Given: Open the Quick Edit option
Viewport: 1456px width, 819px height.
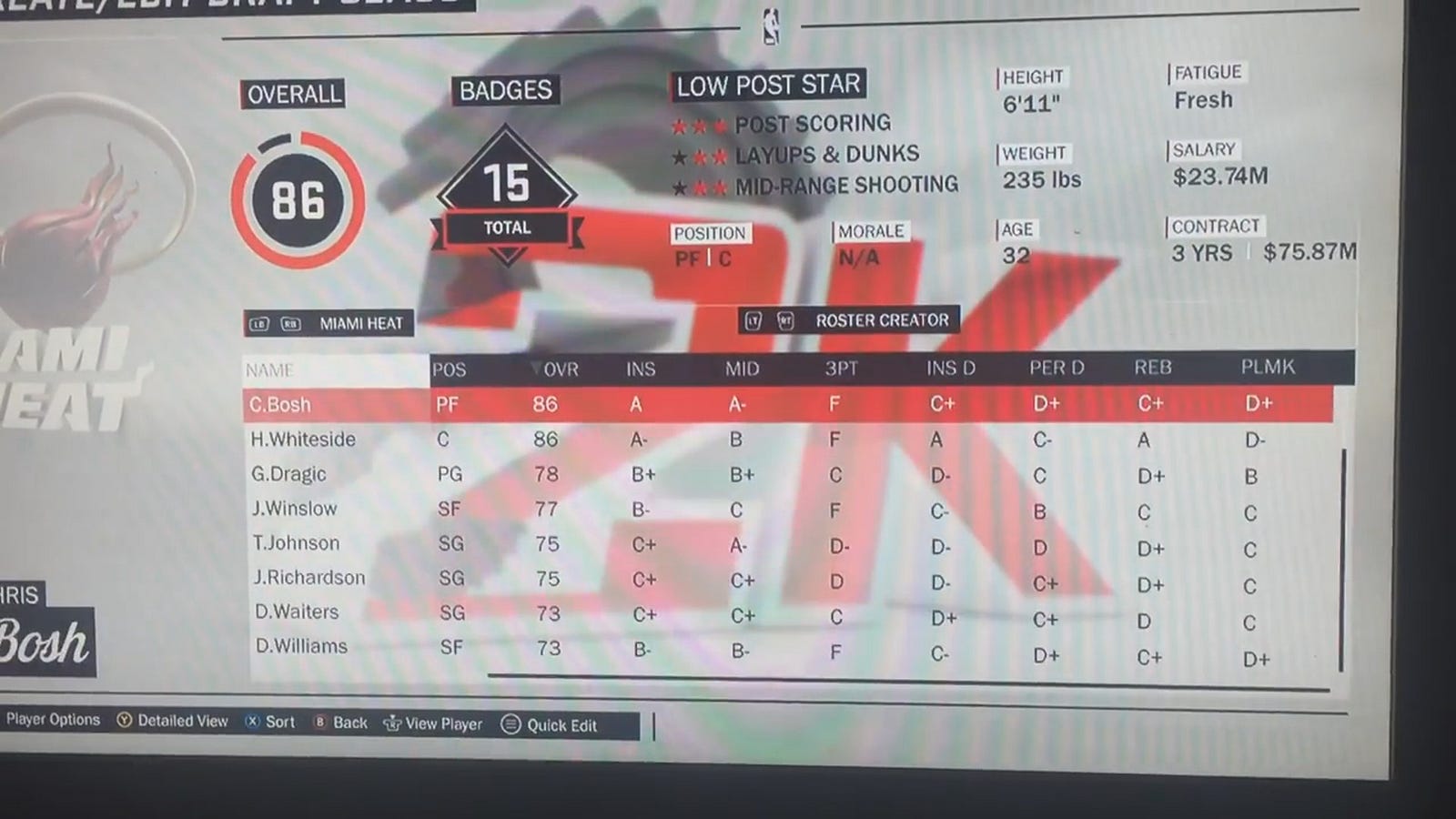Looking at the screenshot, I should pos(561,725).
